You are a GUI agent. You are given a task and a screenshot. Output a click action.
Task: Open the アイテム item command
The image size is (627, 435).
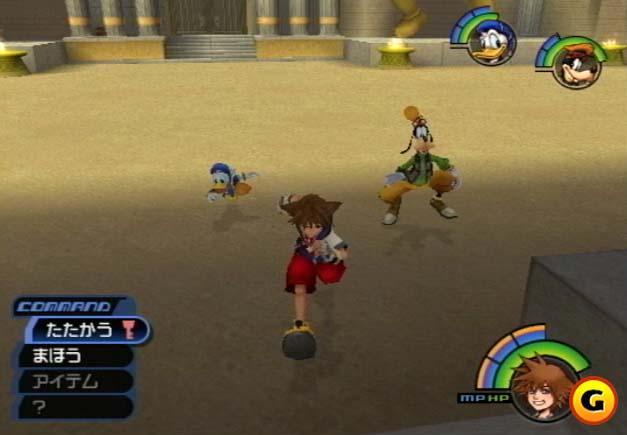[66, 381]
